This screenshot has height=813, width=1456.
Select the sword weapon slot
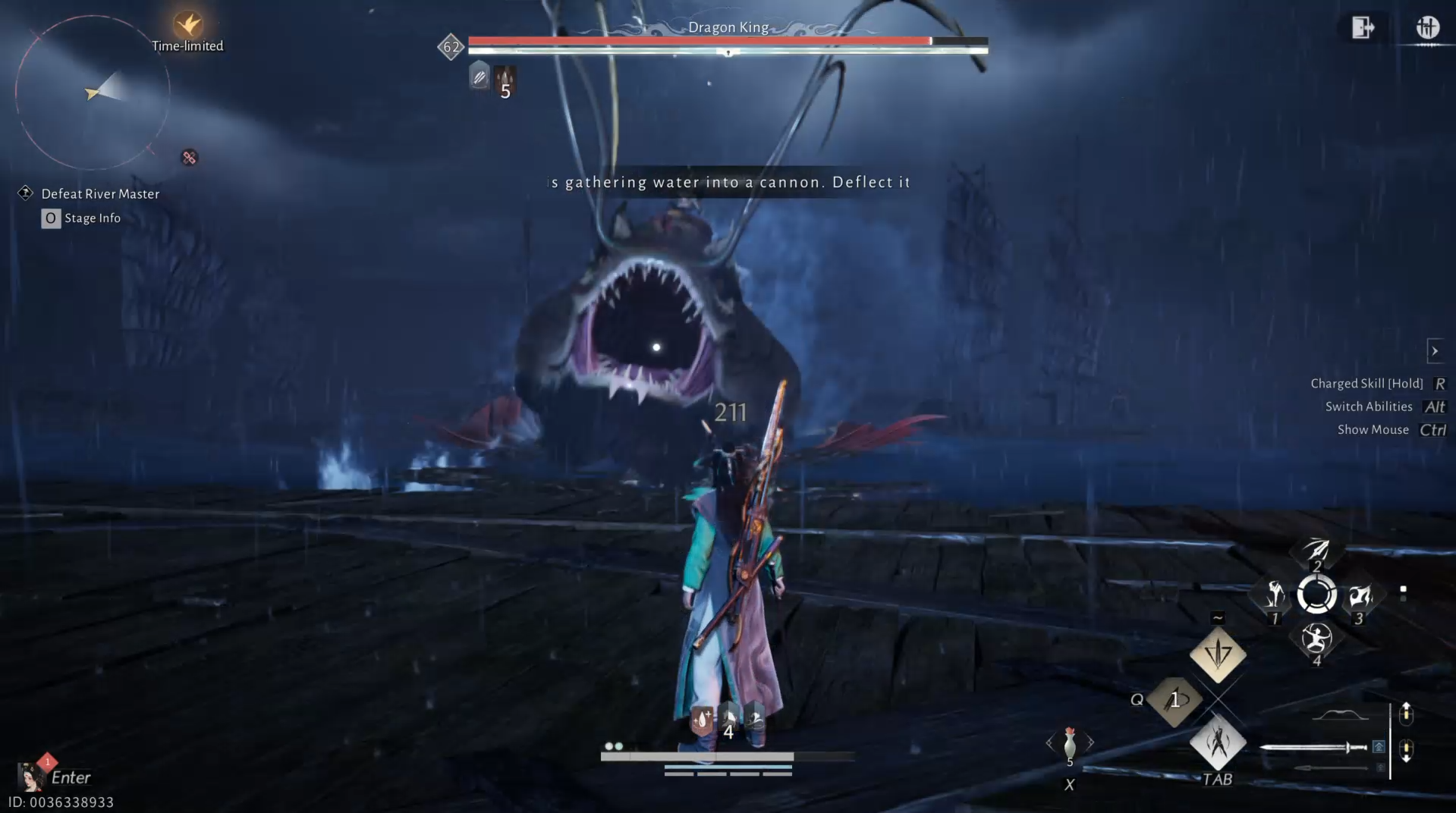point(1314,748)
